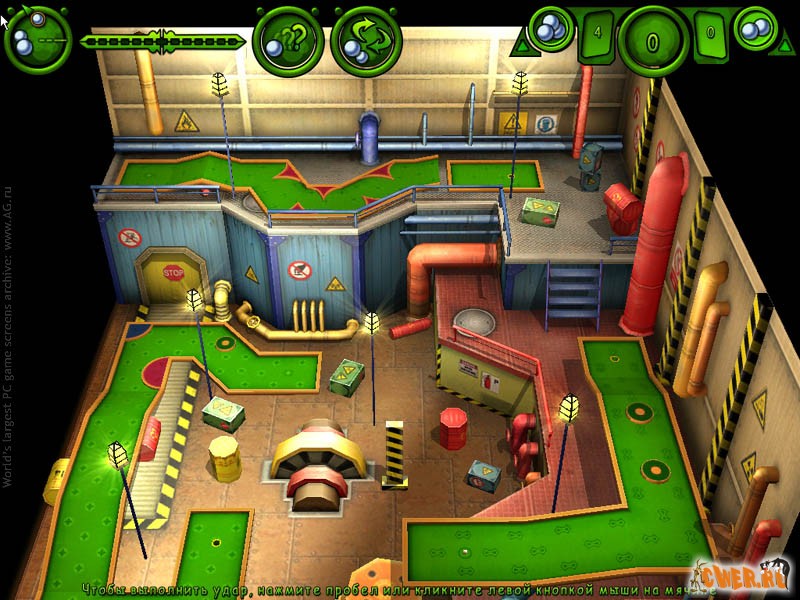800x600 pixels.
Task: Click the green triangle right of the score panel
Action: pos(783,46)
